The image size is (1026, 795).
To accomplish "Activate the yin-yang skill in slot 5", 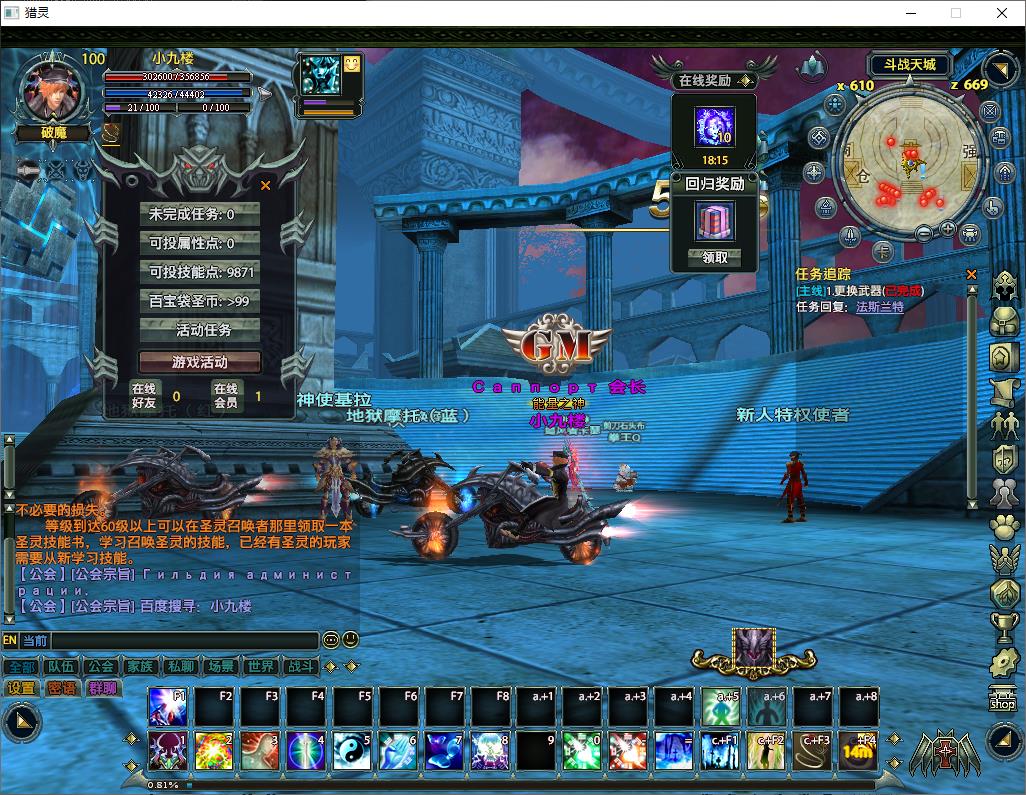I will pos(352,751).
